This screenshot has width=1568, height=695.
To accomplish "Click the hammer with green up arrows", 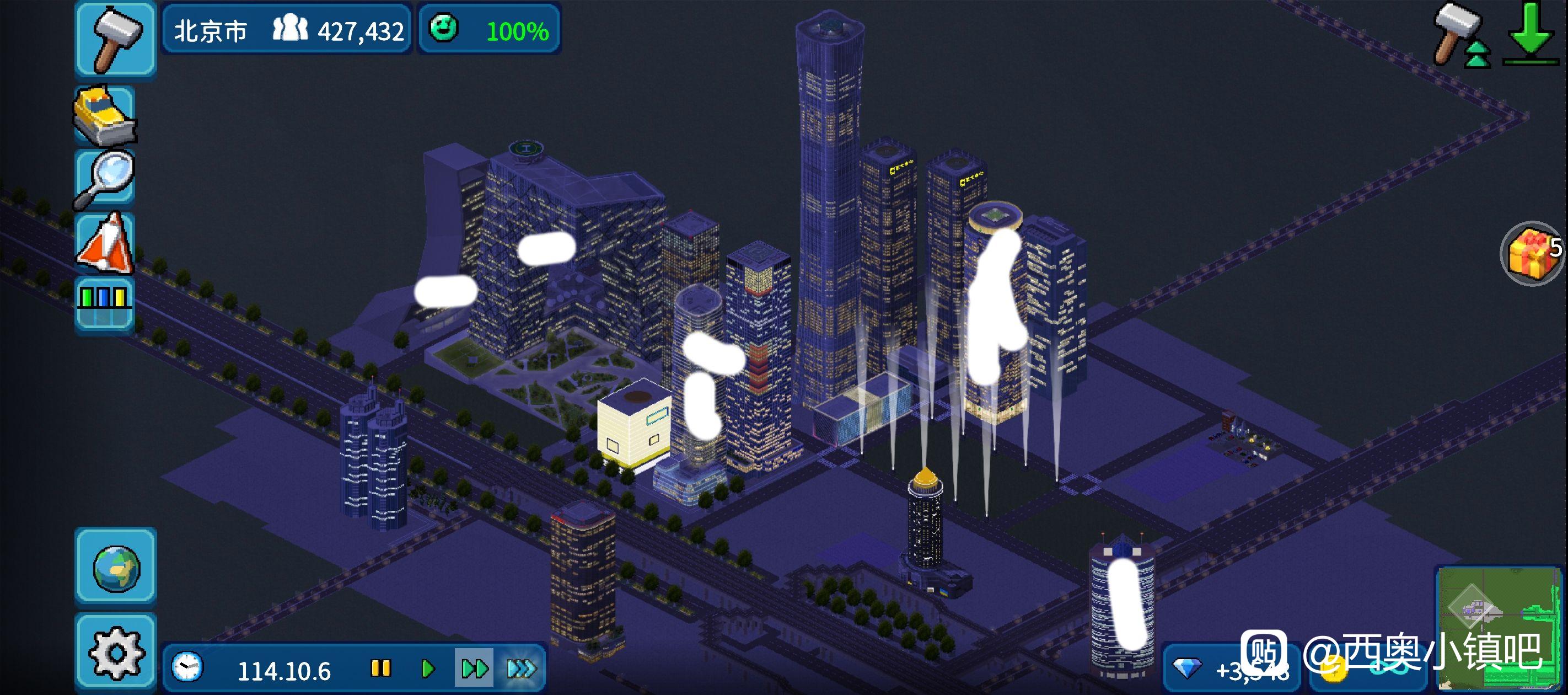I will 1460,36.
